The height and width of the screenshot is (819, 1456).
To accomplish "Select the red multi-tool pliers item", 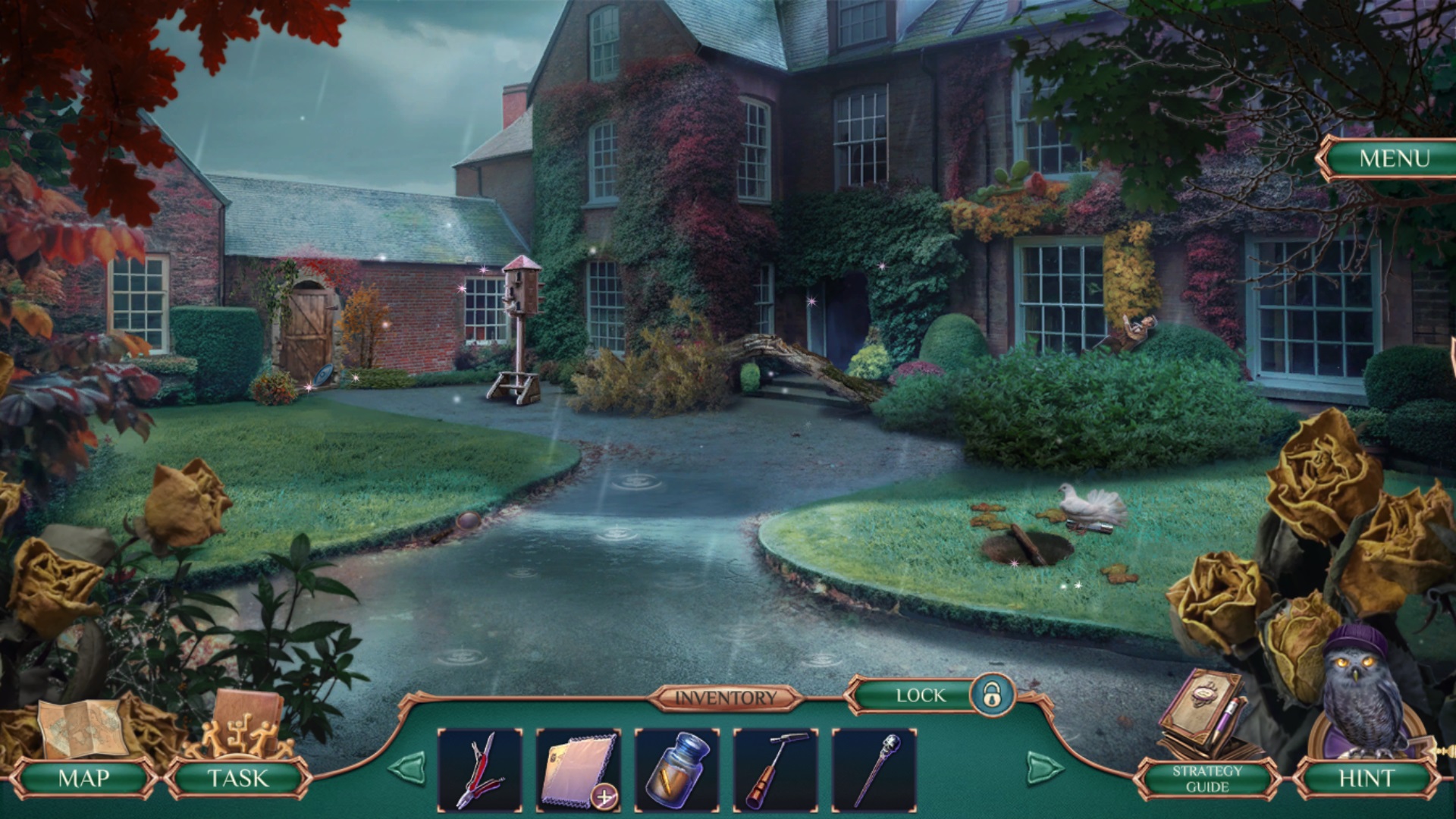I will [480, 770].
